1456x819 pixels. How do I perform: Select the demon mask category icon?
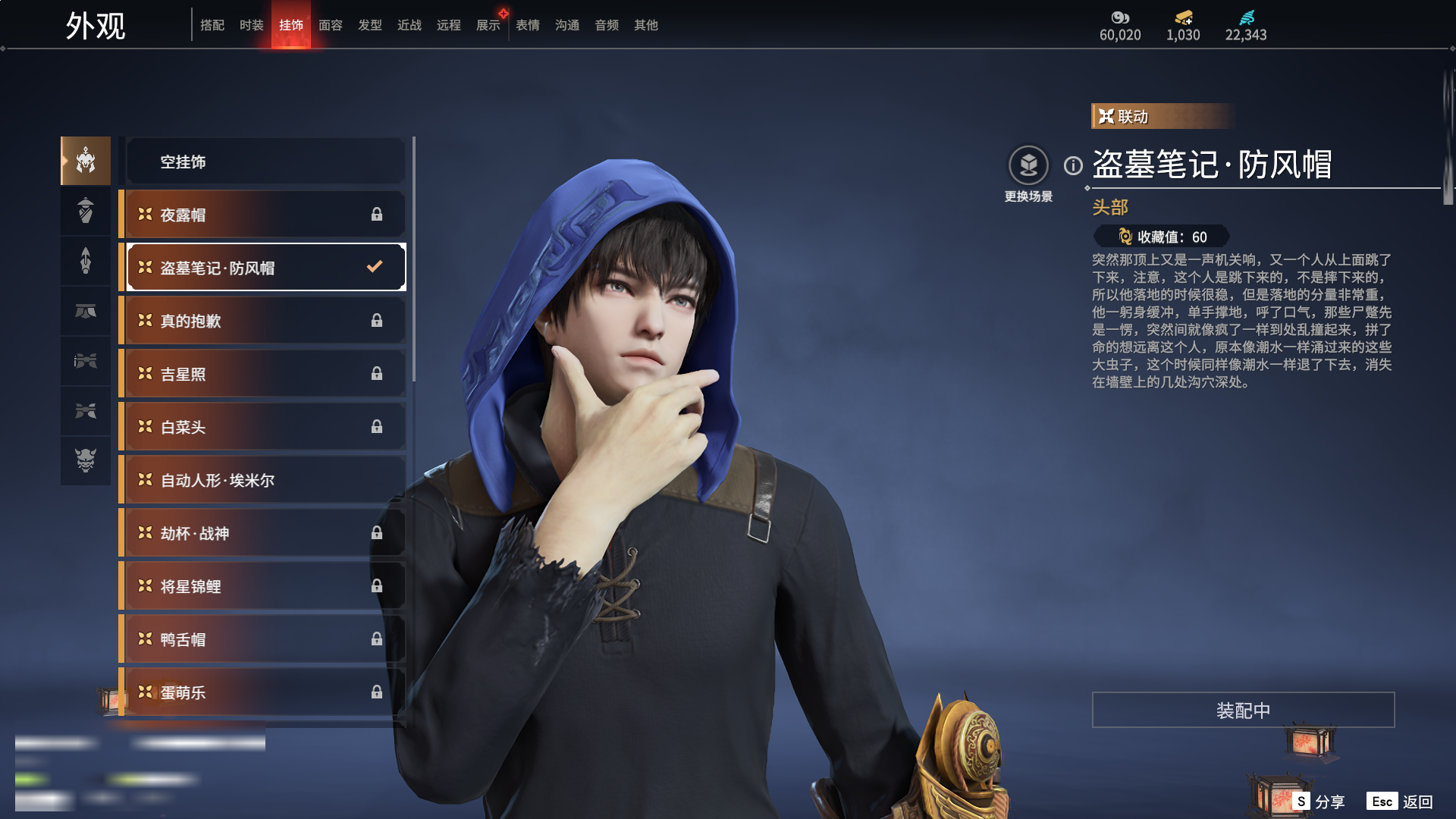coord(86,460)
